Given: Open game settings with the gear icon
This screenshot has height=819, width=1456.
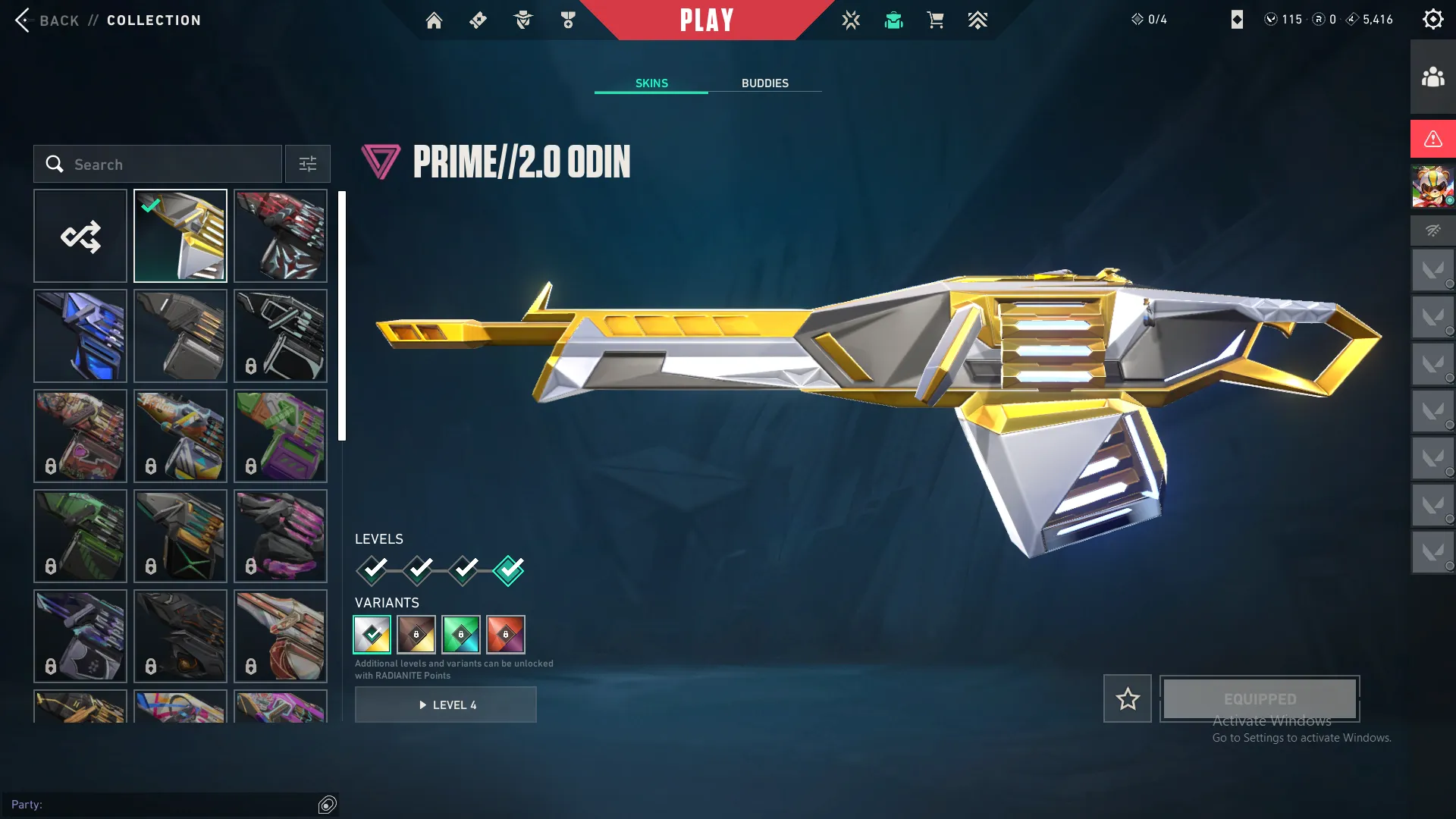Looking at the screenshot, I should click(x=1432, y=19).
